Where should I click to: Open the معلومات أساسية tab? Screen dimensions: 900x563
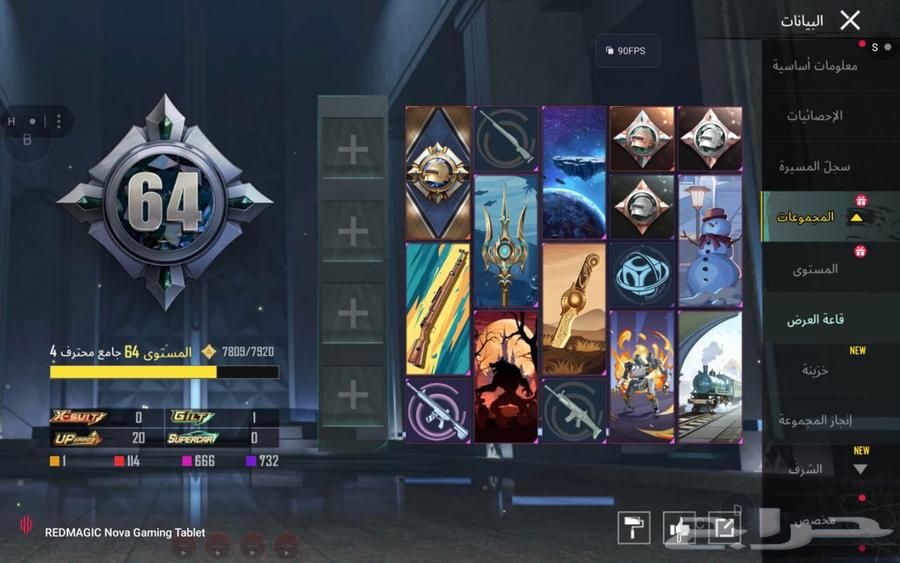[815, 66]
